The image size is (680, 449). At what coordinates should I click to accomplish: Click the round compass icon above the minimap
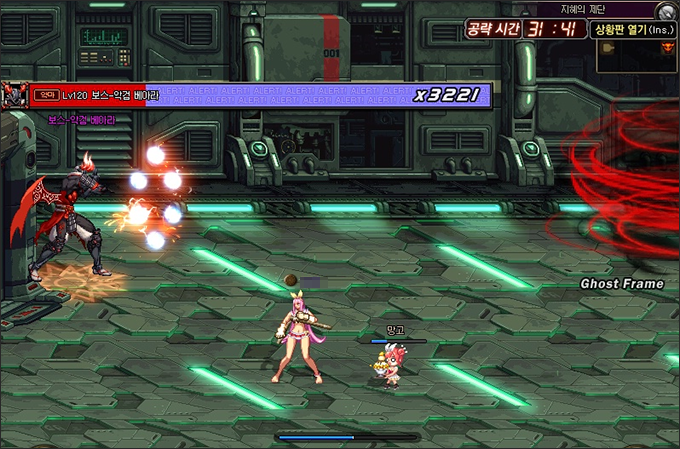point(667,11)
